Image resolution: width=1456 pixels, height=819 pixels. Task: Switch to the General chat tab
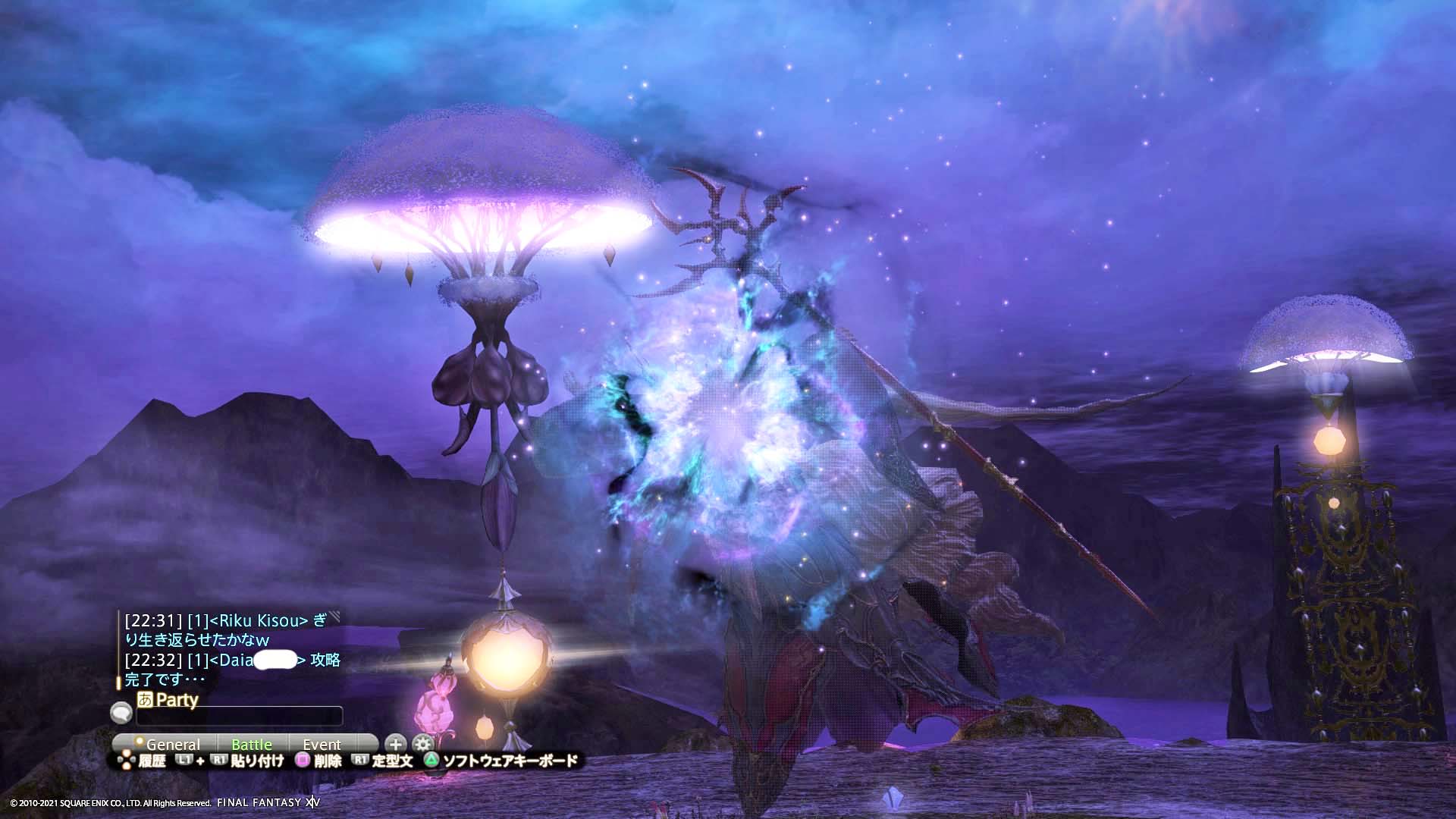point(171,745)
